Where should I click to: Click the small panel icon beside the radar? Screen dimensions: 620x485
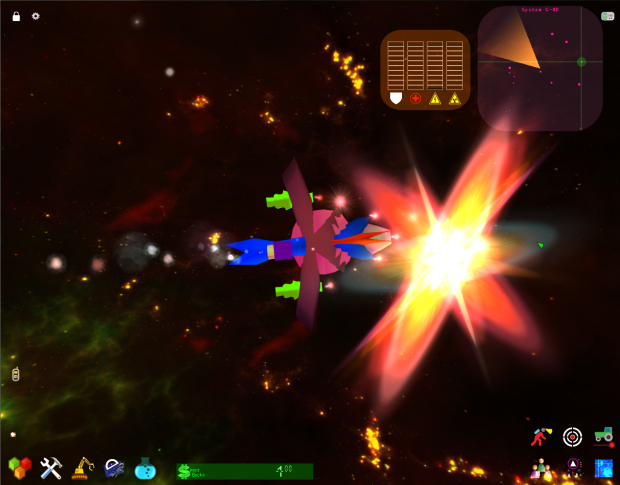click(608, 16)
